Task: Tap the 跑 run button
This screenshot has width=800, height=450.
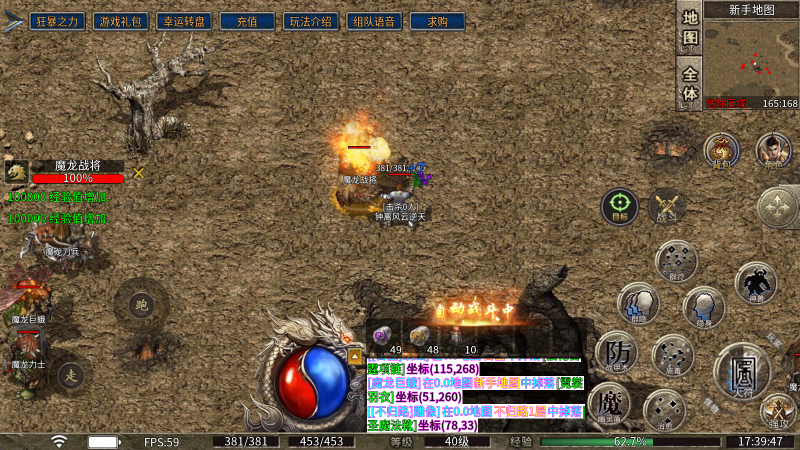Action: [x=140, y=304]
